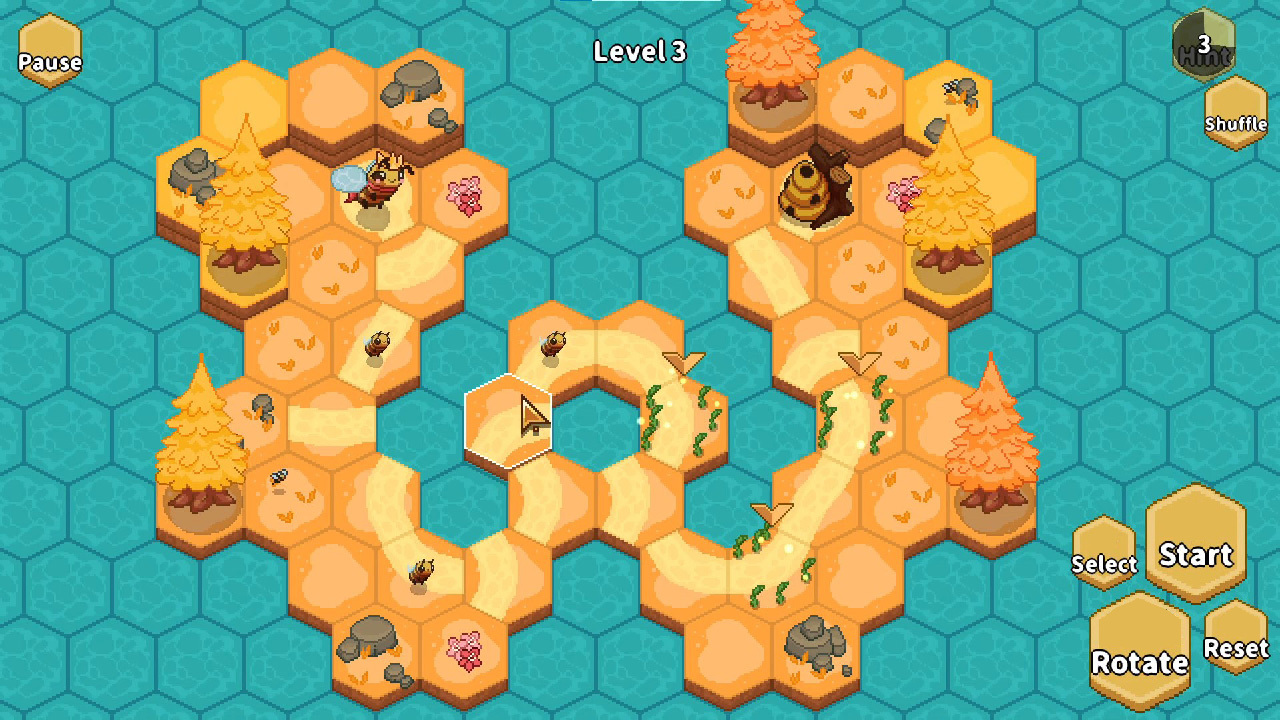
Task: Click the lone bee near the yellow tree
Action: [x=280, y=475]
